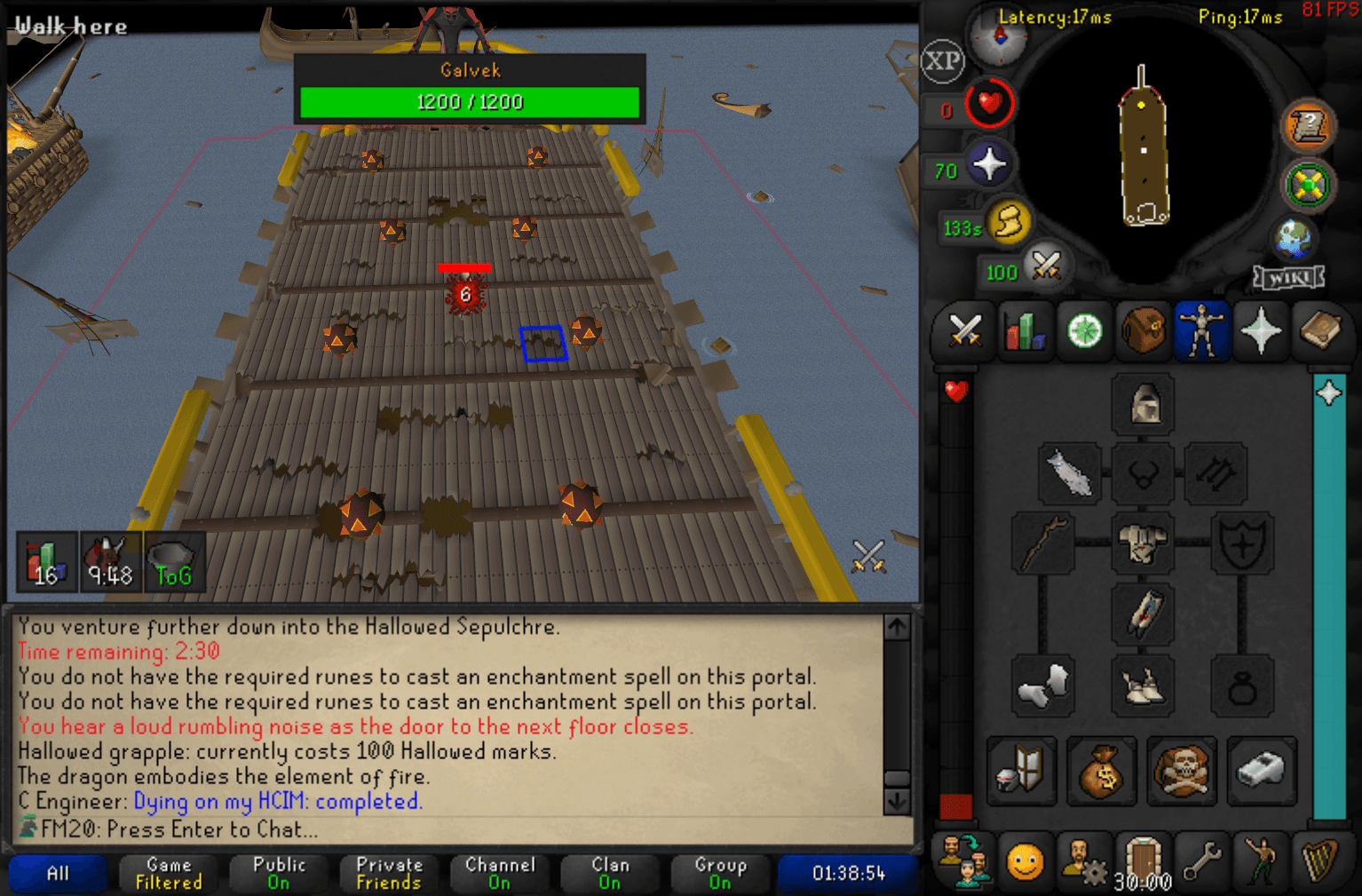This screenshot has height=896, width=1362.
Task: Open the Settings wrench tab
Action: pos(1203,861)
